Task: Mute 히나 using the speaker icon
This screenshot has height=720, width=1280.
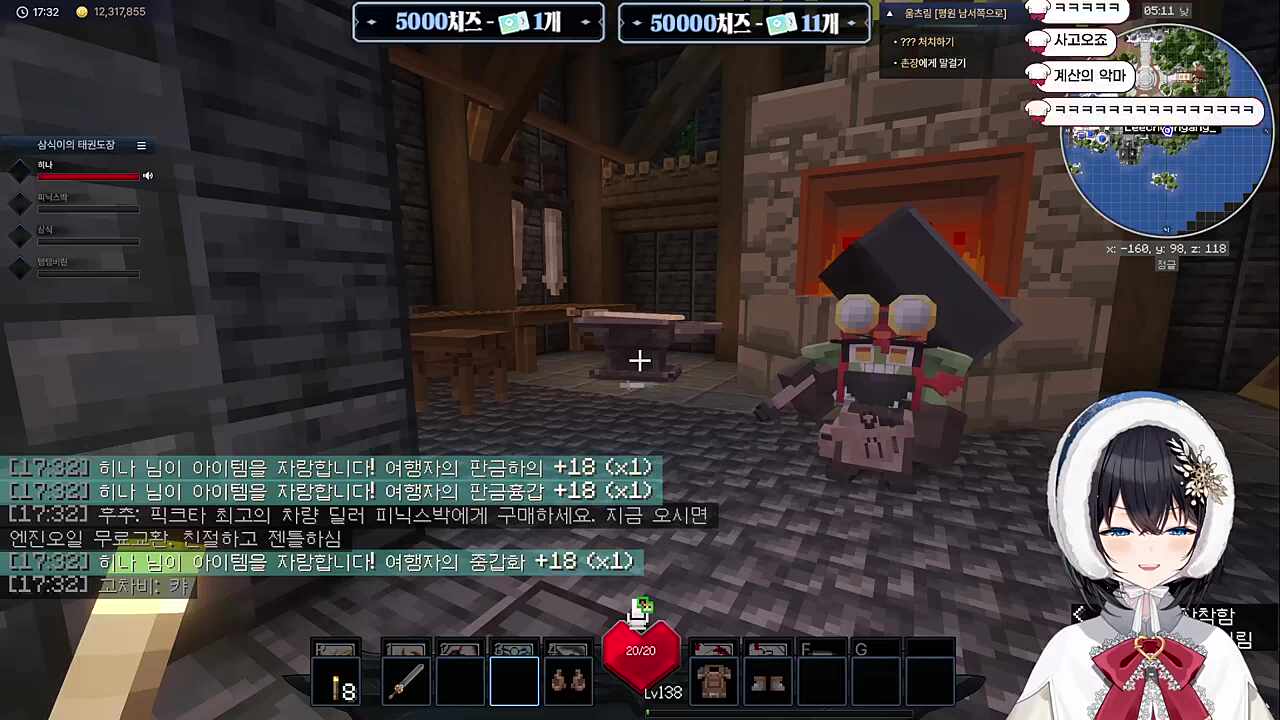Action: (147, 175)
